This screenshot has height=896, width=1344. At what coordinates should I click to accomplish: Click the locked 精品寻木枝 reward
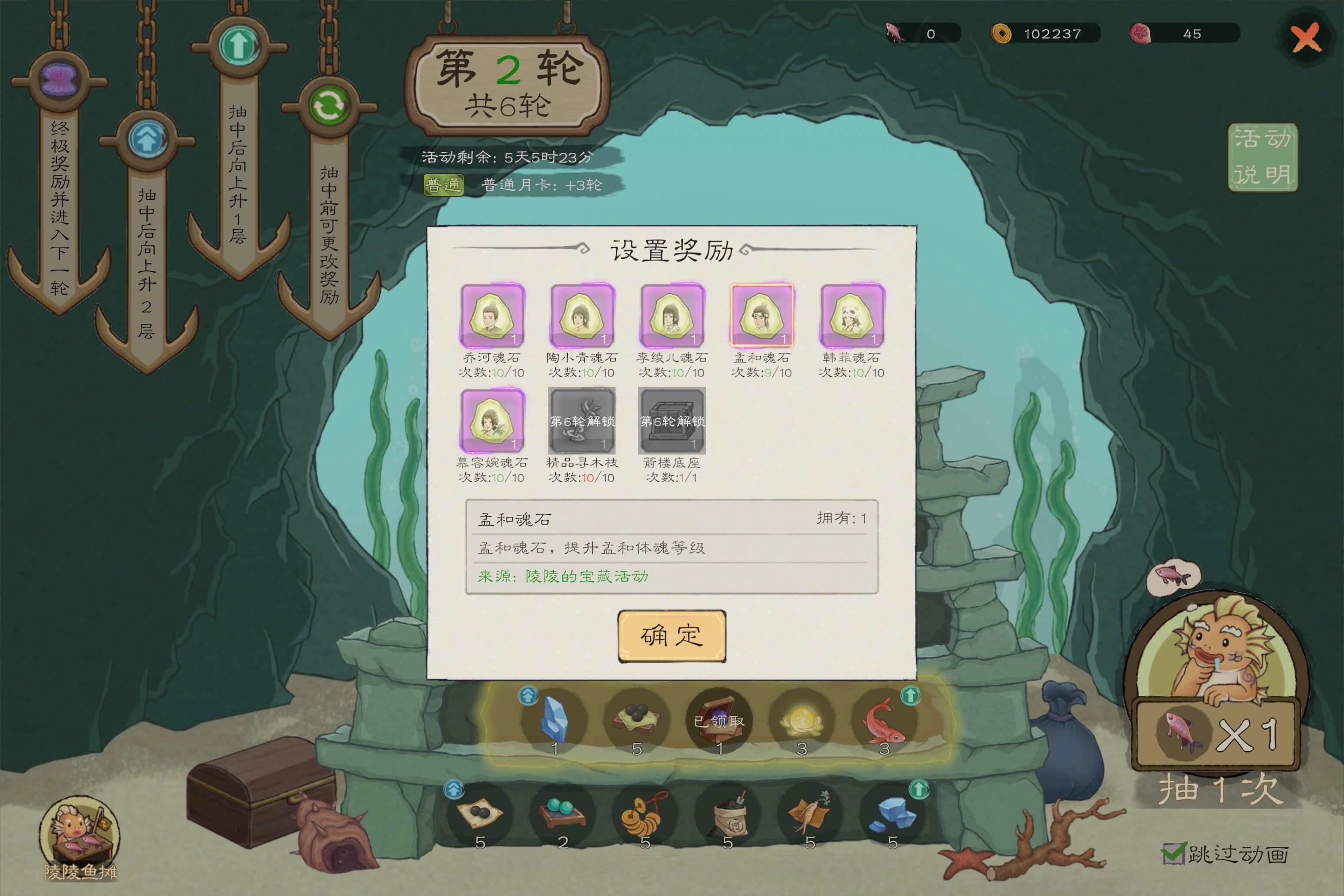click(582, 421)
